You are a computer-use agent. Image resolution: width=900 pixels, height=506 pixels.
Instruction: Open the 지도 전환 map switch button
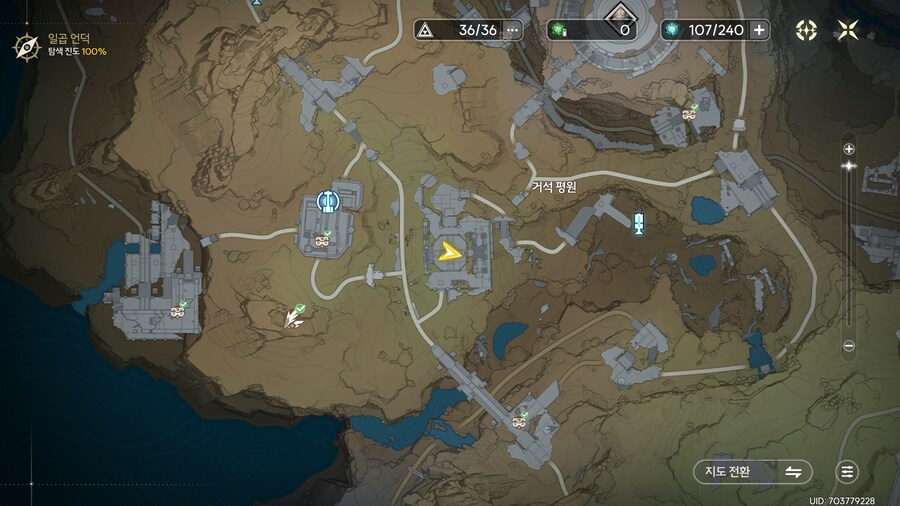[753, 472]
